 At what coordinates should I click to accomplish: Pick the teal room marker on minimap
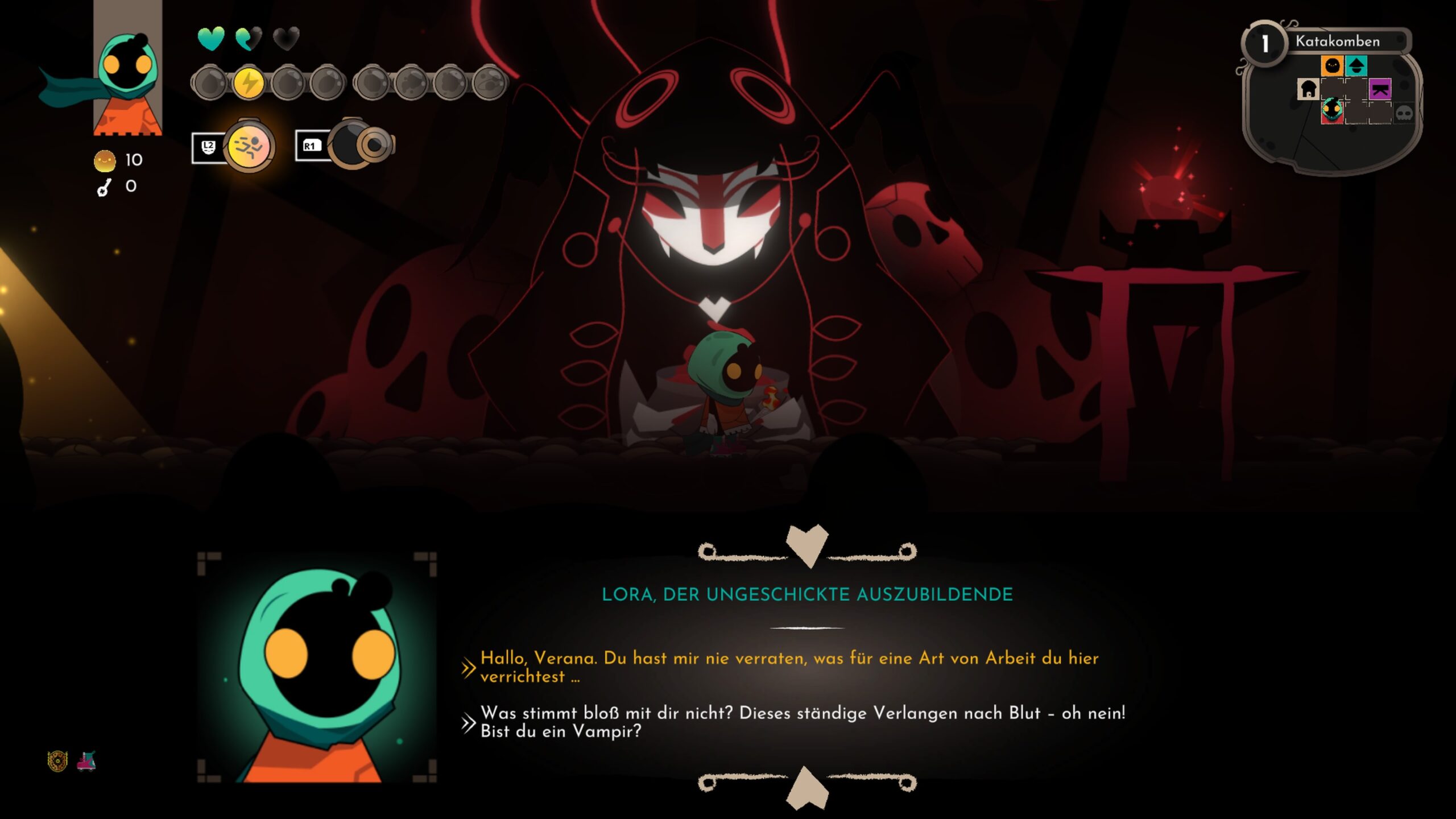[1356, 66]
